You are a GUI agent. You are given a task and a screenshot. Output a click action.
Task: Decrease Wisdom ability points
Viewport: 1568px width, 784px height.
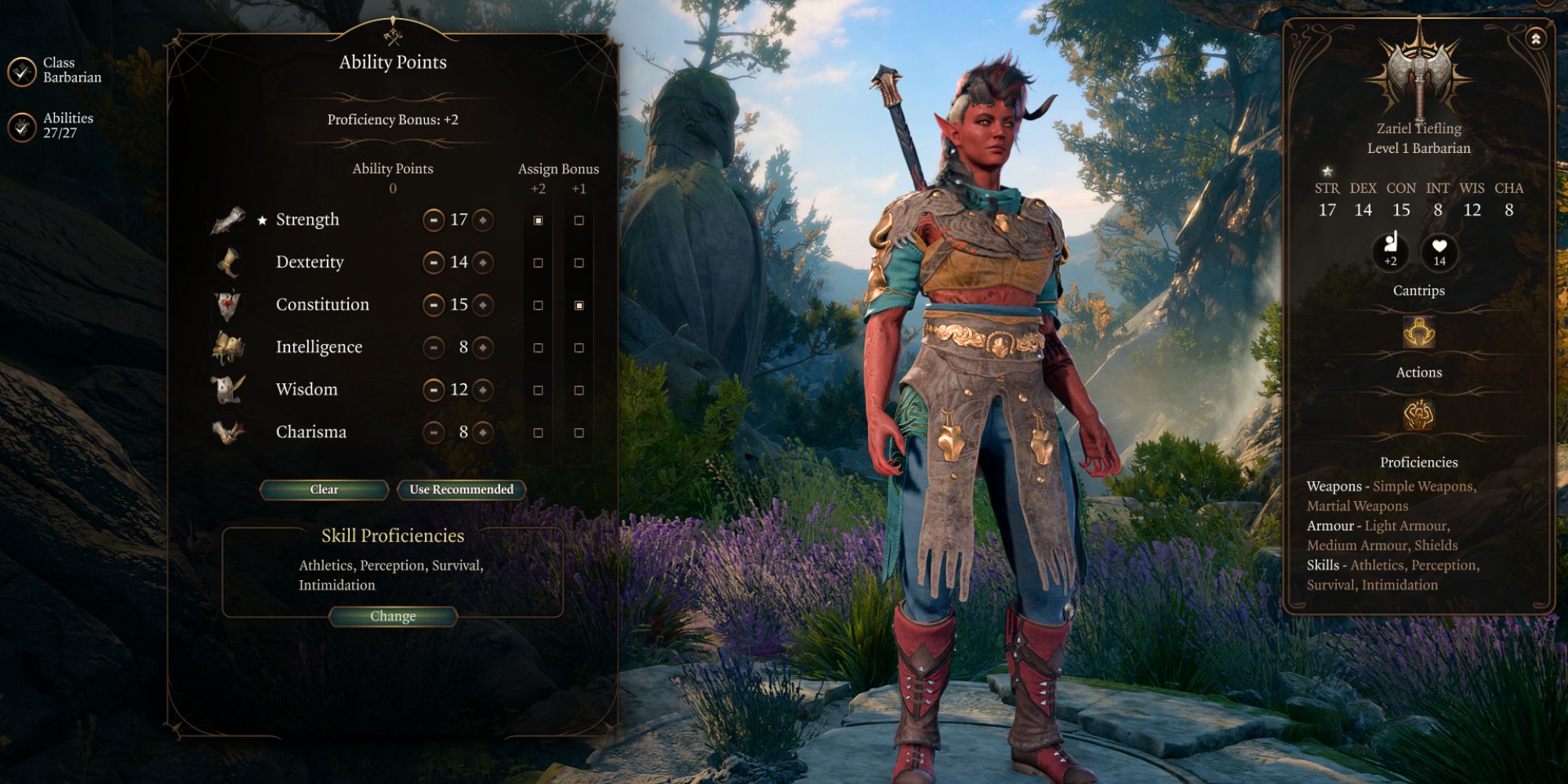click(434, 390)
